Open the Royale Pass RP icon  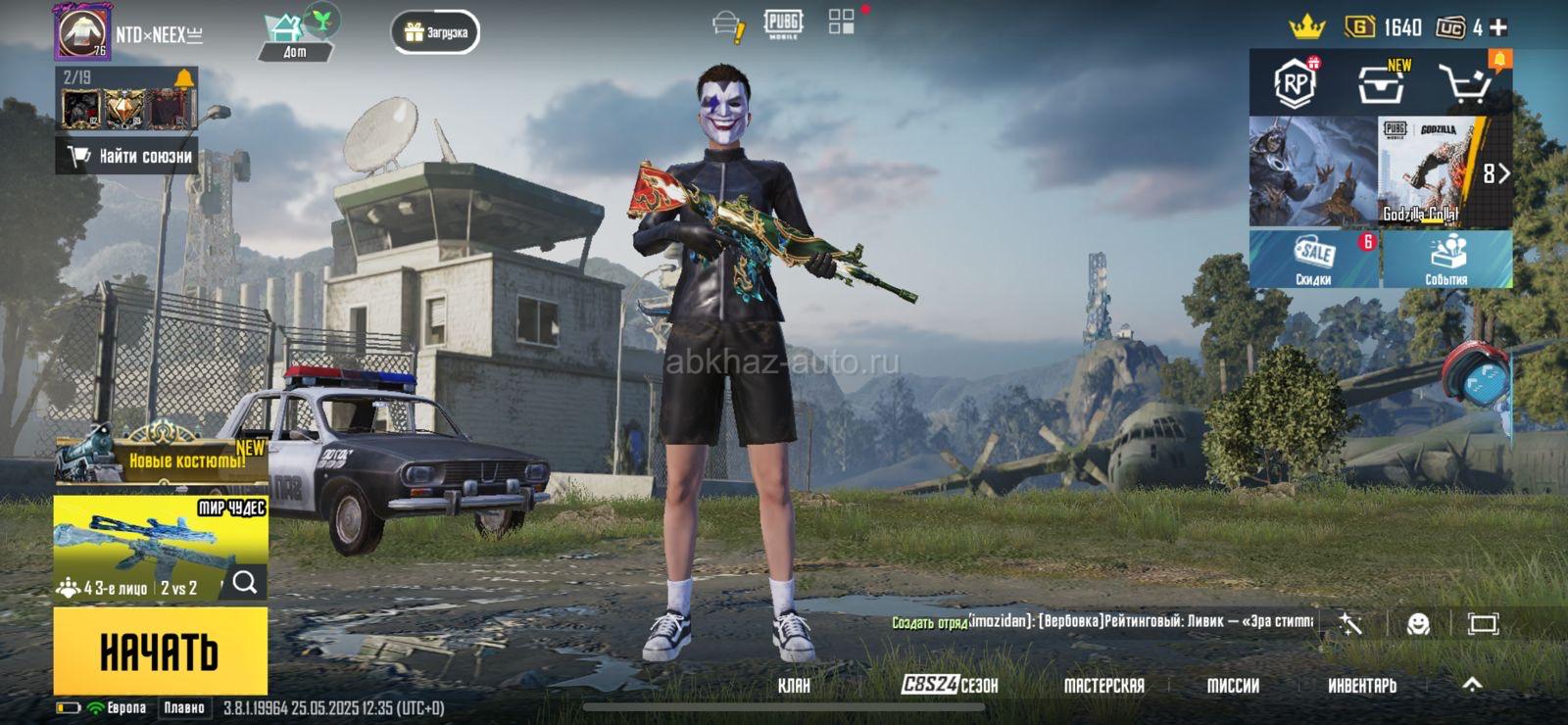(1295, 83)
